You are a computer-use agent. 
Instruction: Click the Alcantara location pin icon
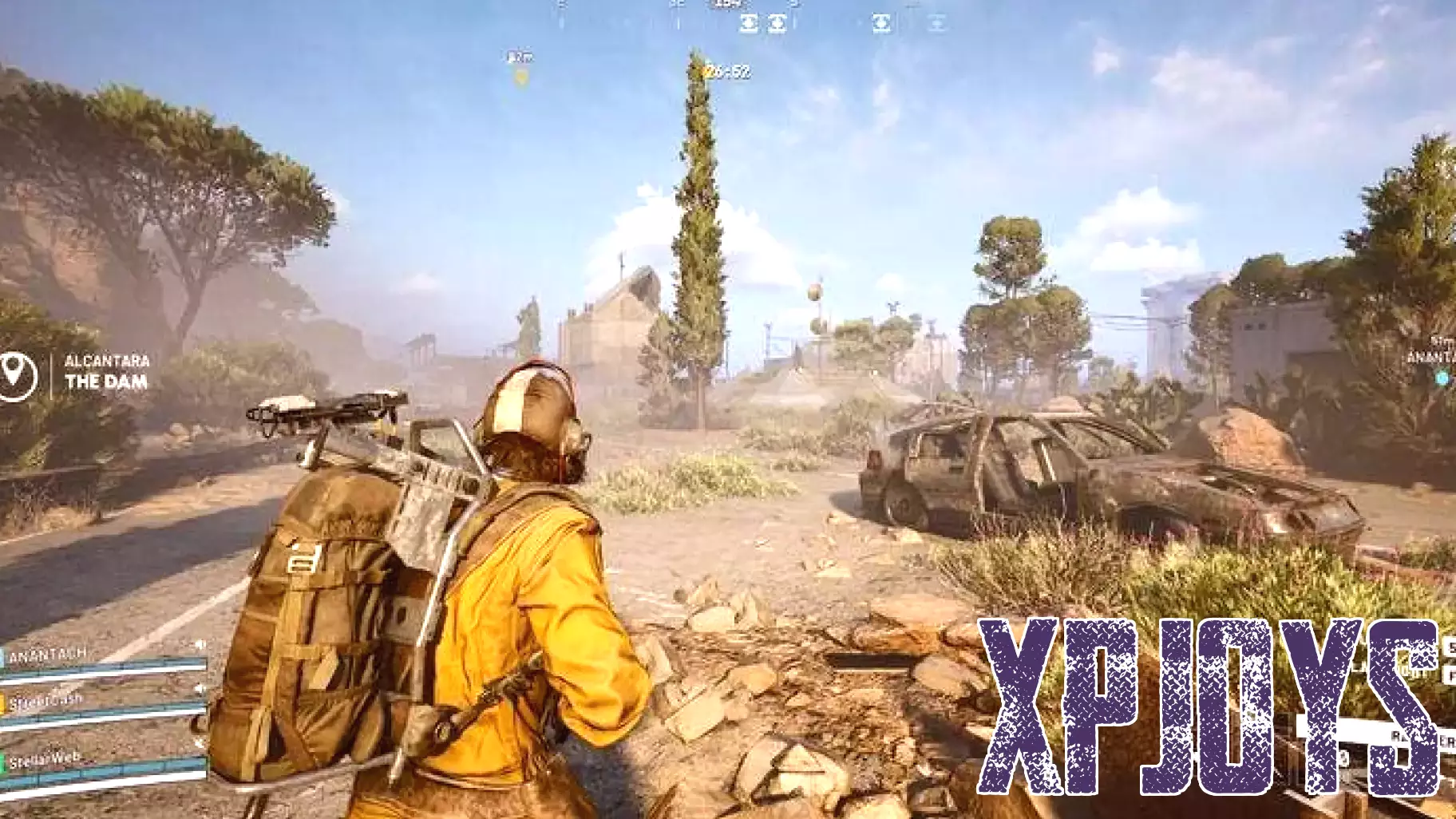coord(16,372)
